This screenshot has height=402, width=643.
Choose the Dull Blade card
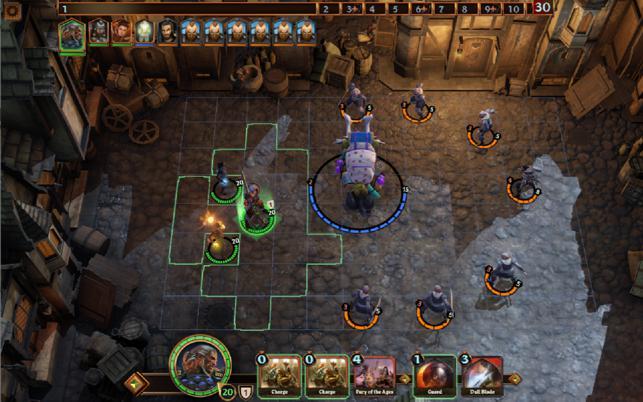pyautogui.click(x=481, y=378)
